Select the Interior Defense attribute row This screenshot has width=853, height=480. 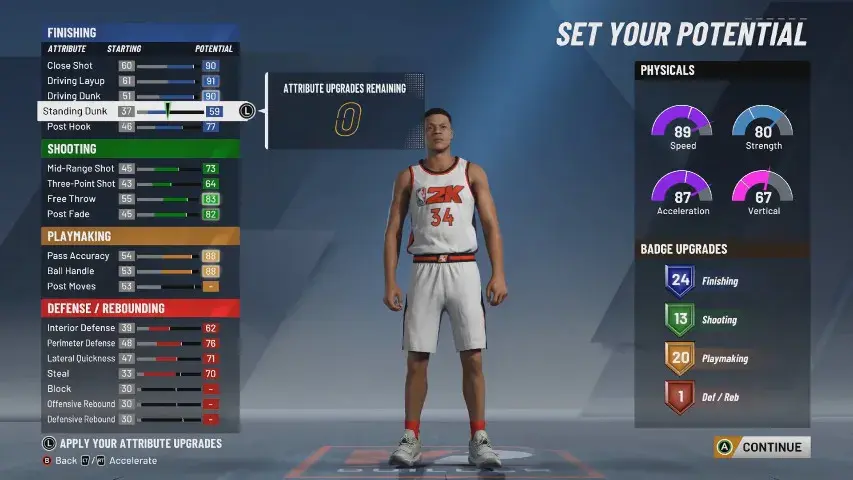click(137, 328)
